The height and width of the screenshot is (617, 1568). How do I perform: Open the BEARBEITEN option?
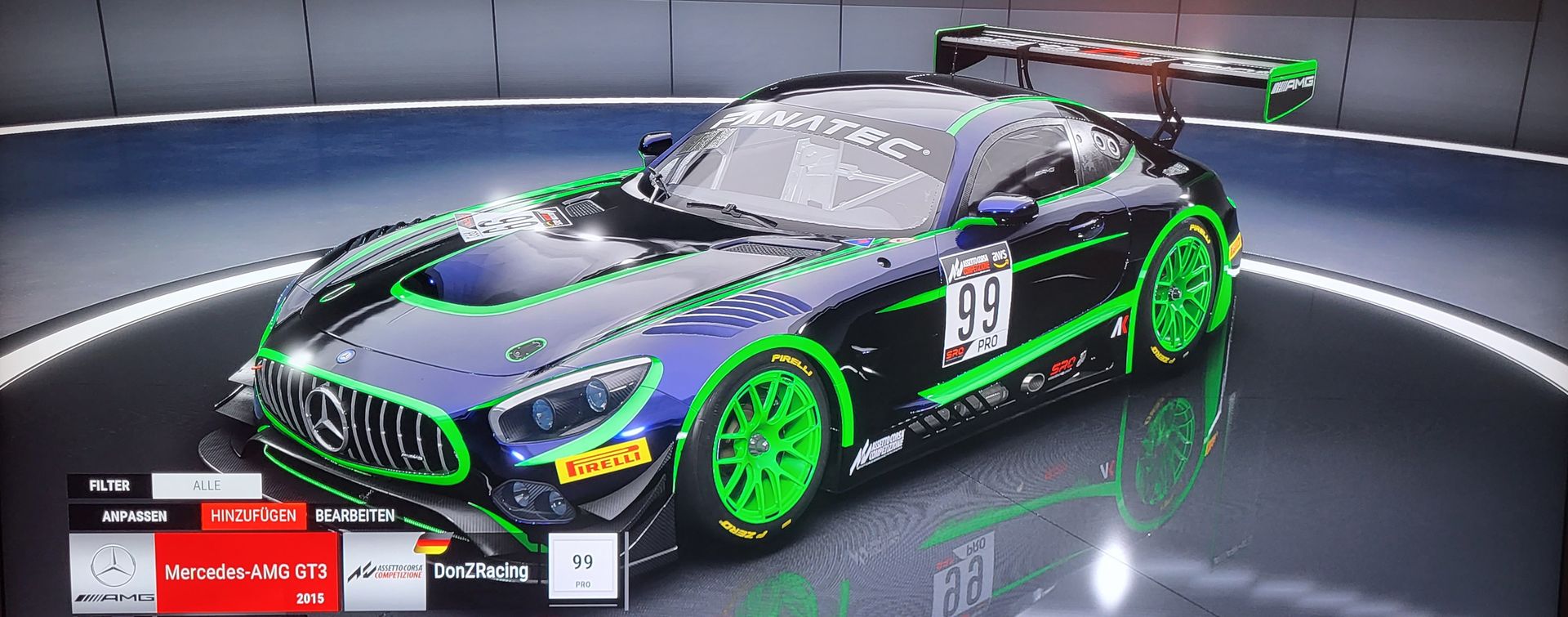[x=354, y=516]
